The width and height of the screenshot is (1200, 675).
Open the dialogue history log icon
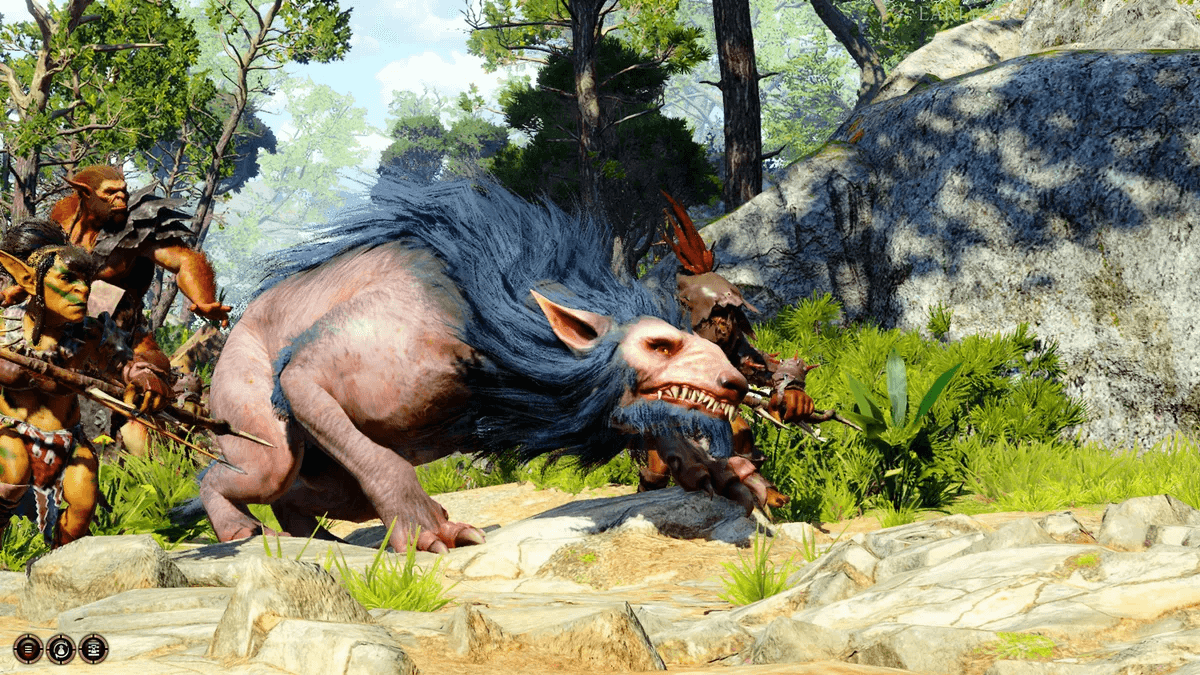click(94, 648)
